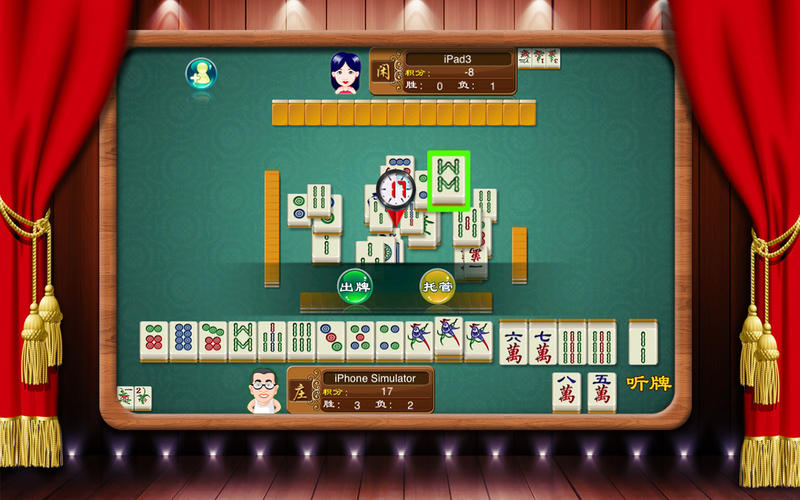Select the eight-bamboo tile in hand

(242, 342)
